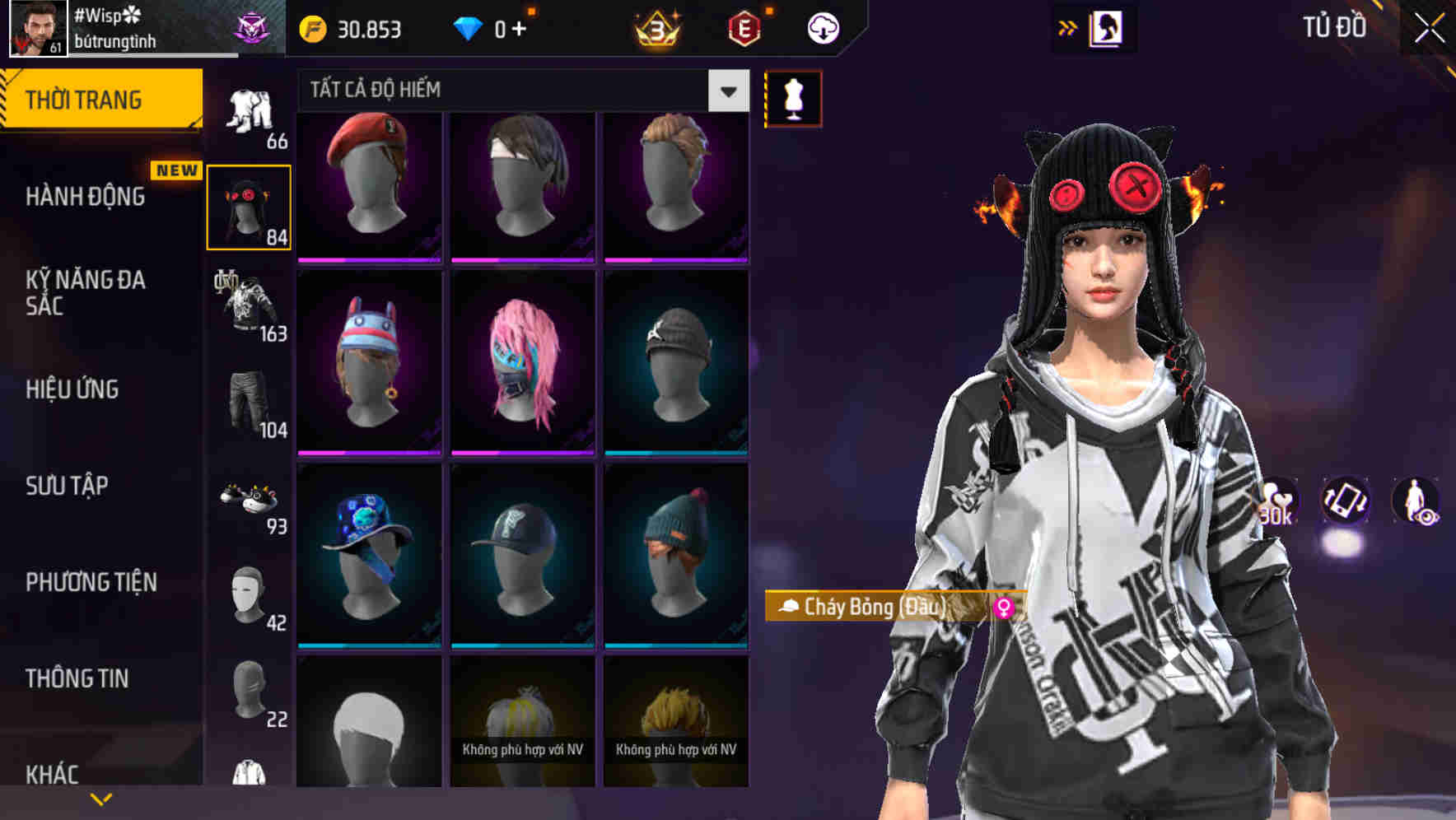The height and width of the screenshot is (820, 1456).
Task: Expand the bottom chevron under KHÁC
Action: point(101,798)
